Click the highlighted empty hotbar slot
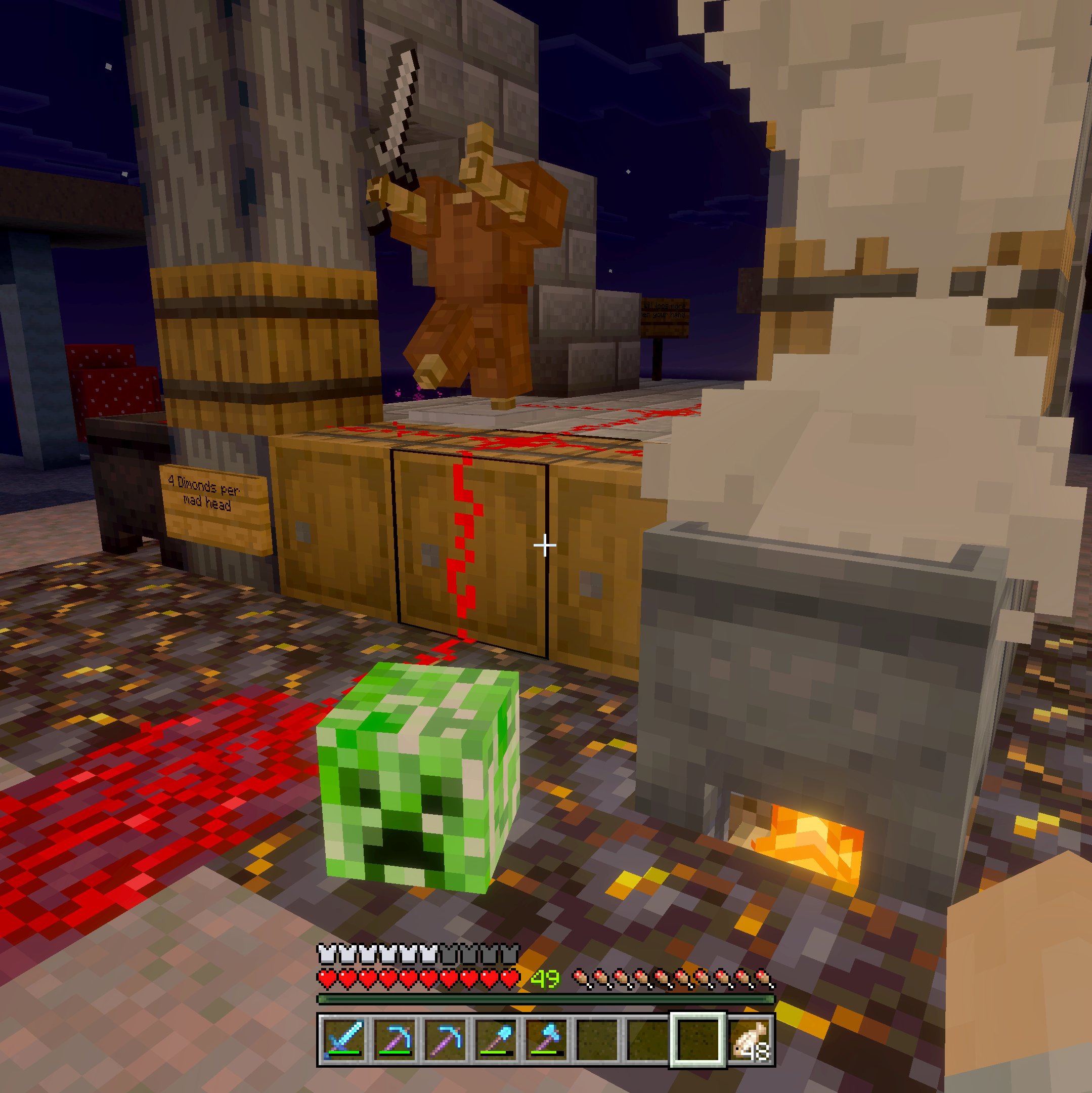Viewport: 1092px width, 1093px height. (698, 1039)
